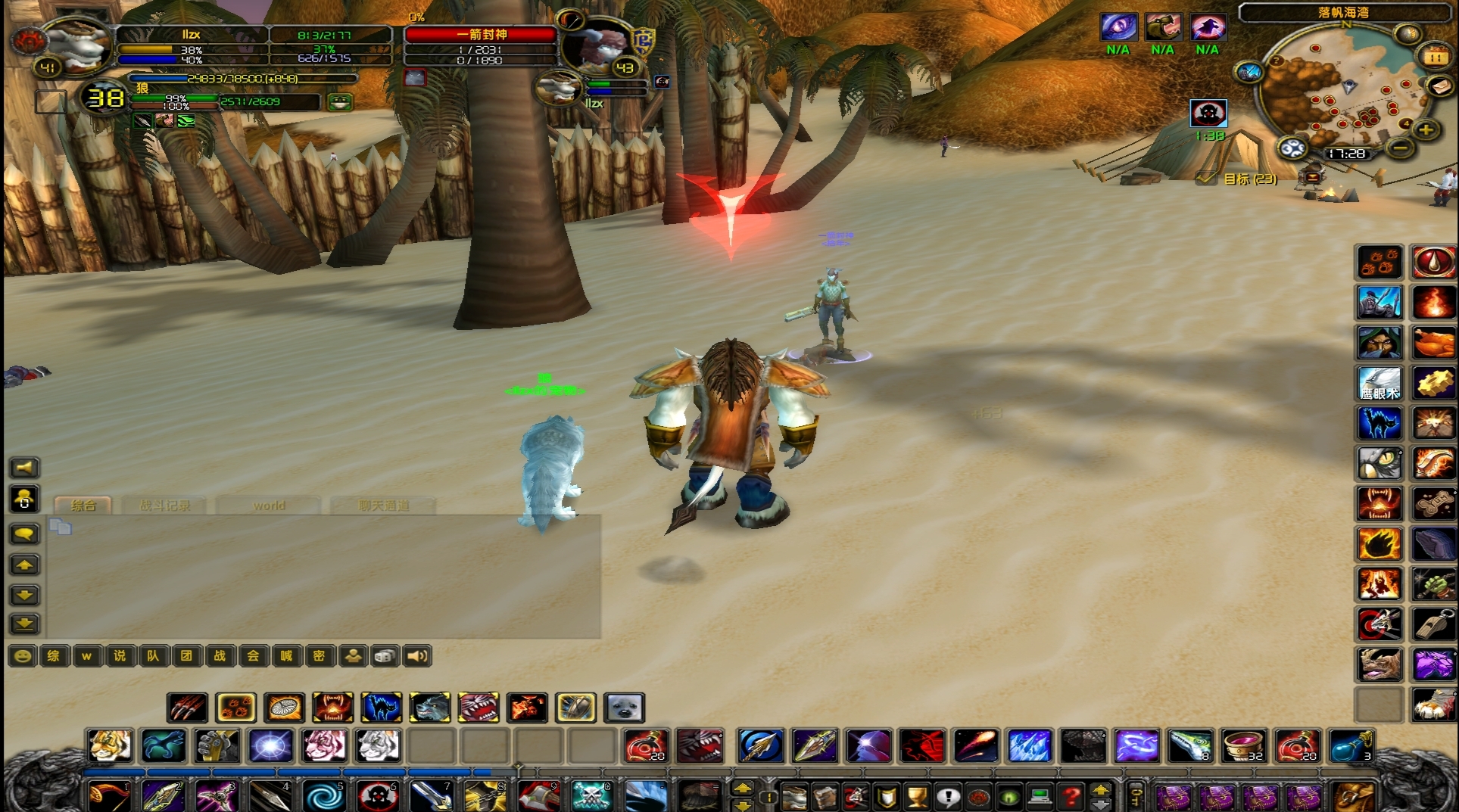Use the Hunter's Mark skull target ability

tap(377, 796)
